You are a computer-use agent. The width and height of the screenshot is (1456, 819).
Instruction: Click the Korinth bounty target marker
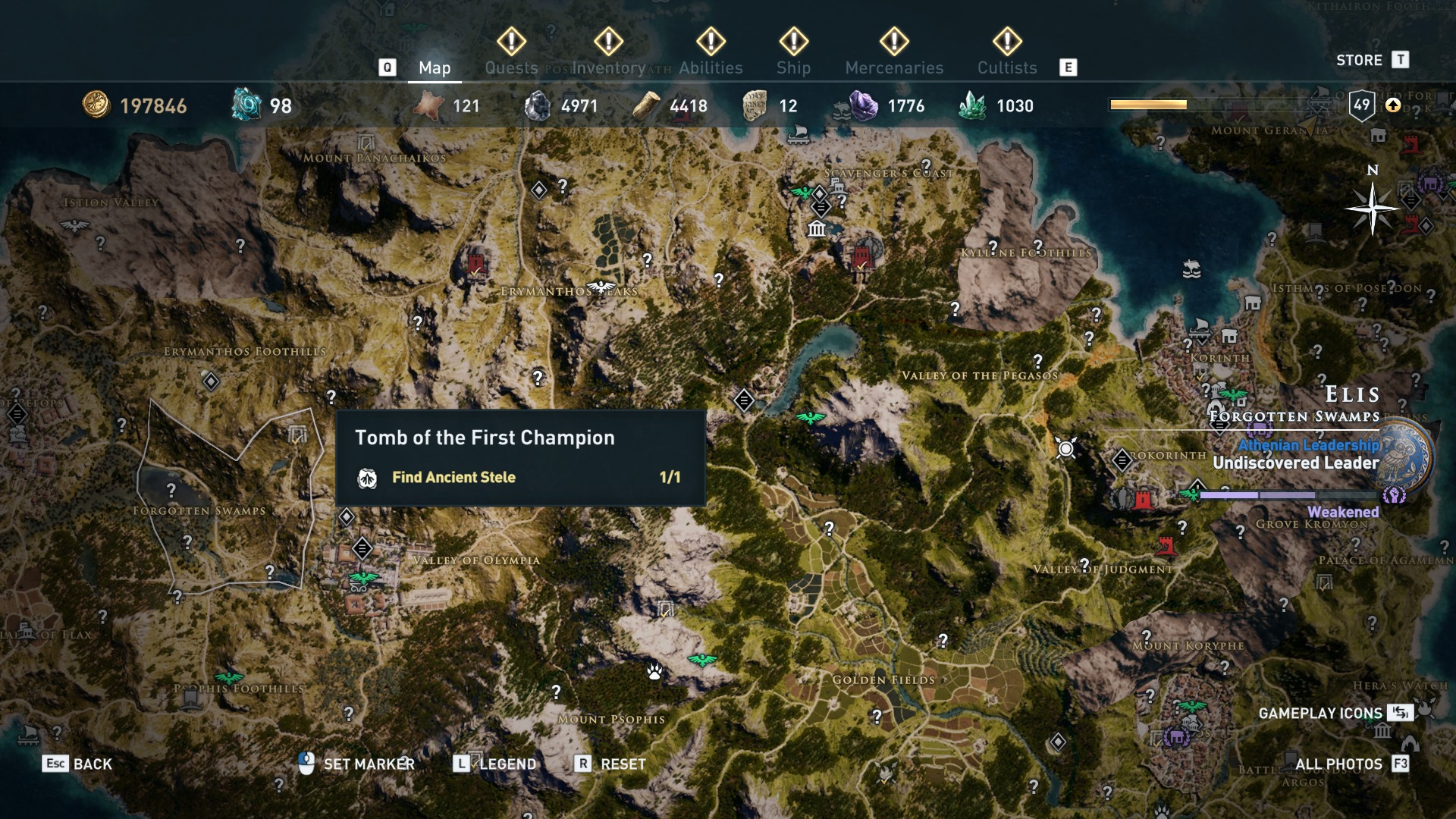[1065, 449]
